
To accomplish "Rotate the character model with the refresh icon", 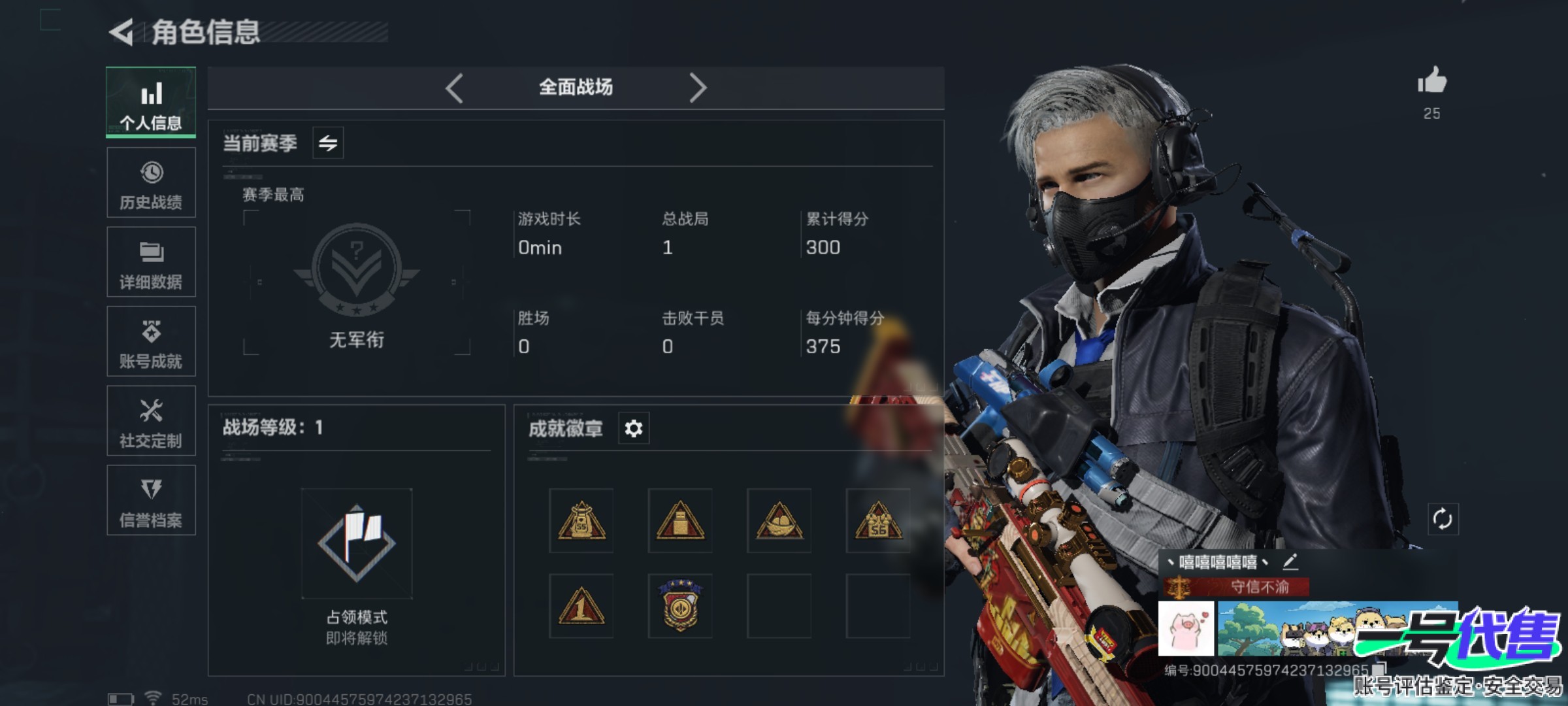I will (x=1443, y=520).
